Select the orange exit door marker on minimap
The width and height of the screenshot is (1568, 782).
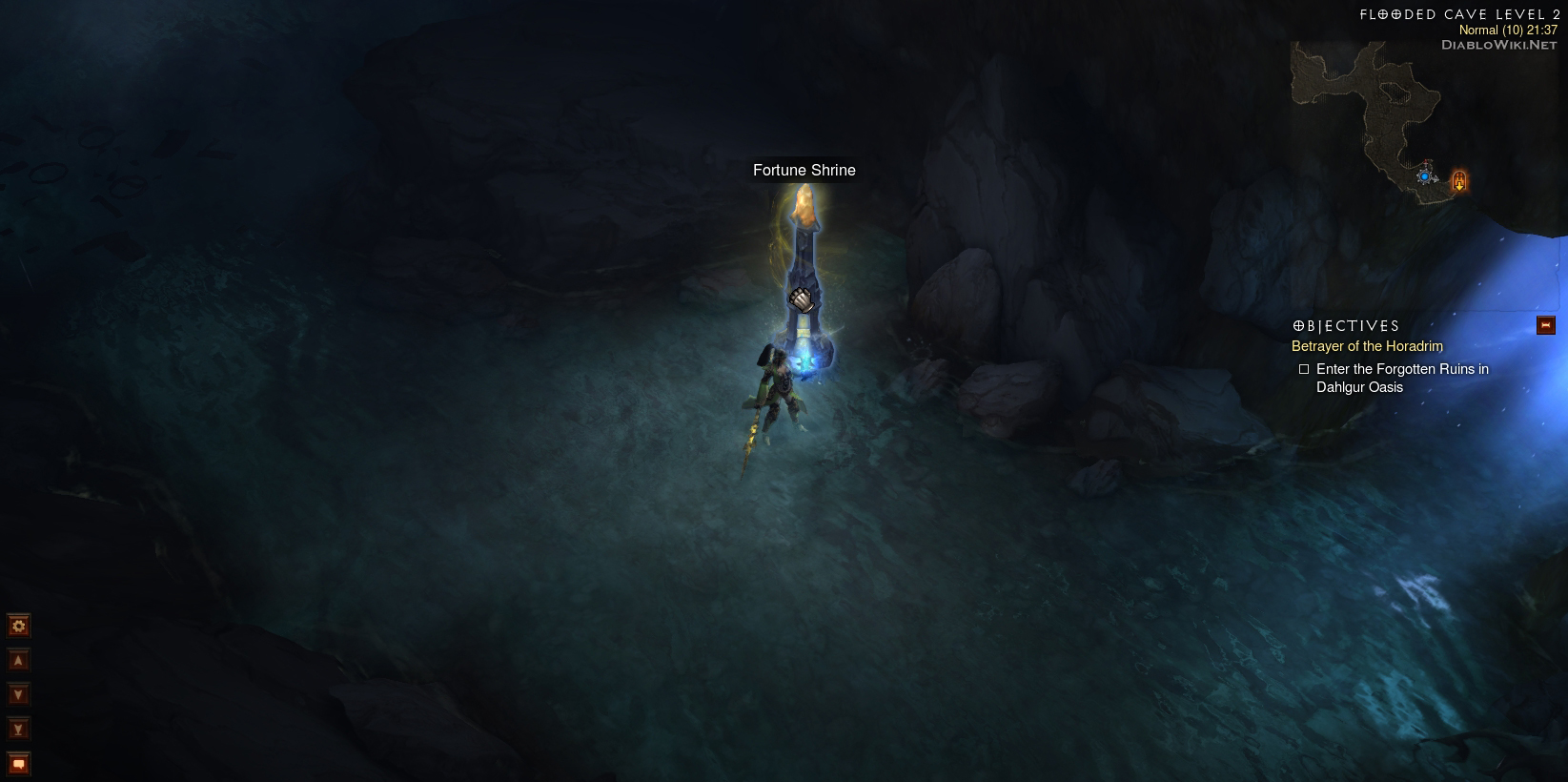pos(1458,180)
